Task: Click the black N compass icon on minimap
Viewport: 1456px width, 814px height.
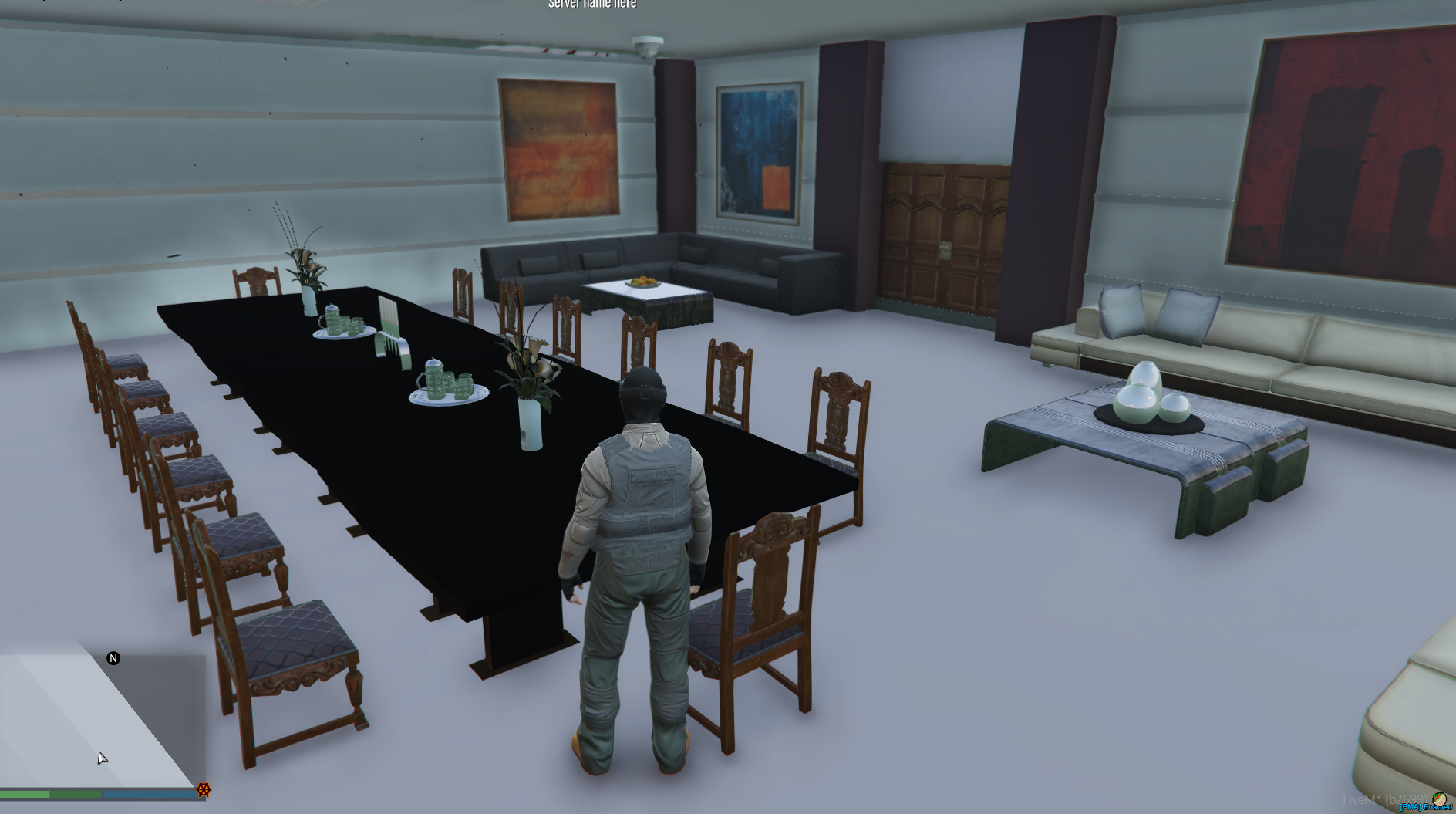Action: [114, 658]
